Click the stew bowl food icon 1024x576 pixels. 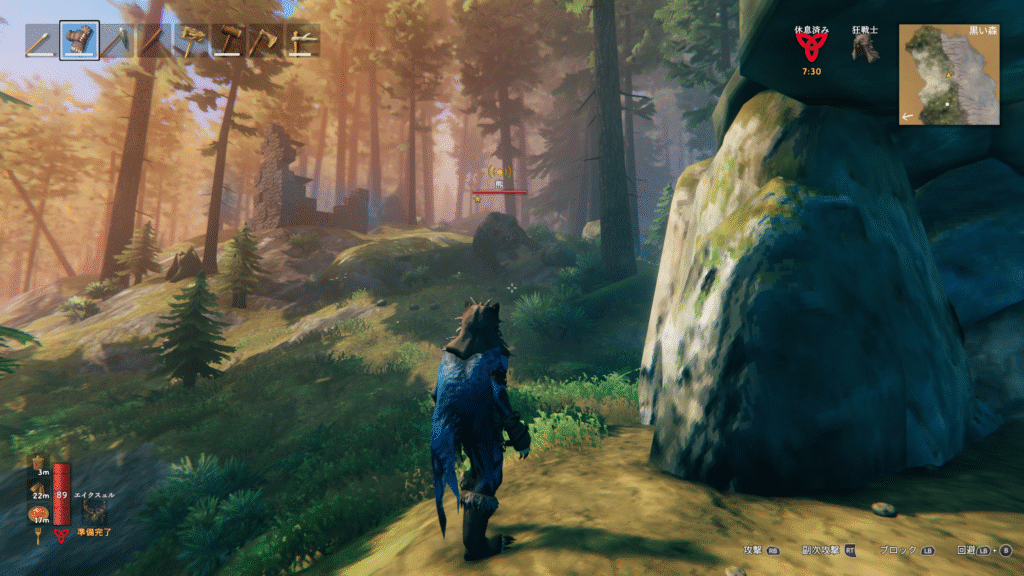tap(40, 513)
